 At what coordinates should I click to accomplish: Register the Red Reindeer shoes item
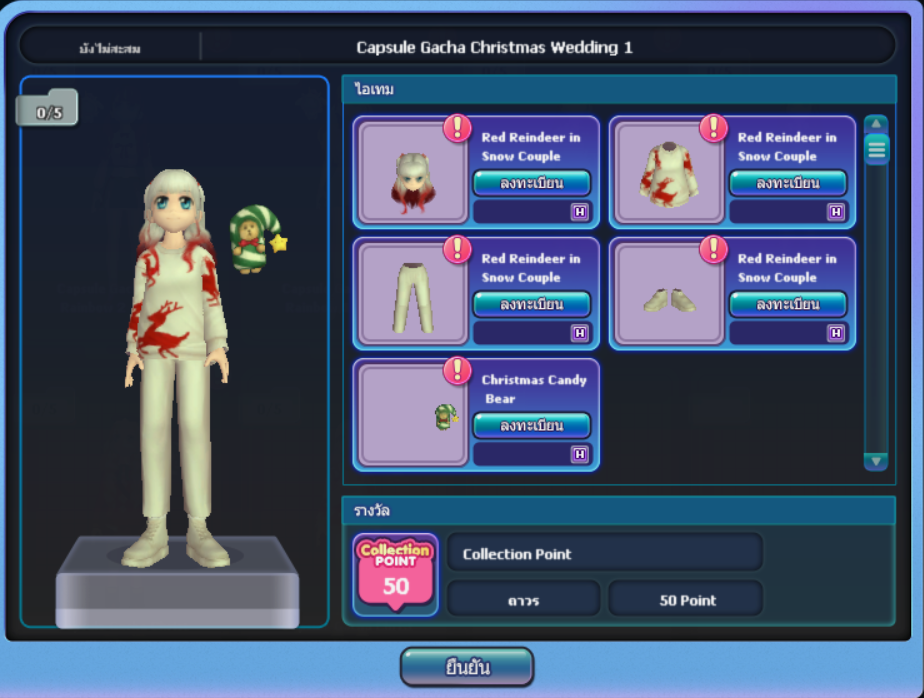coord(787,304)
